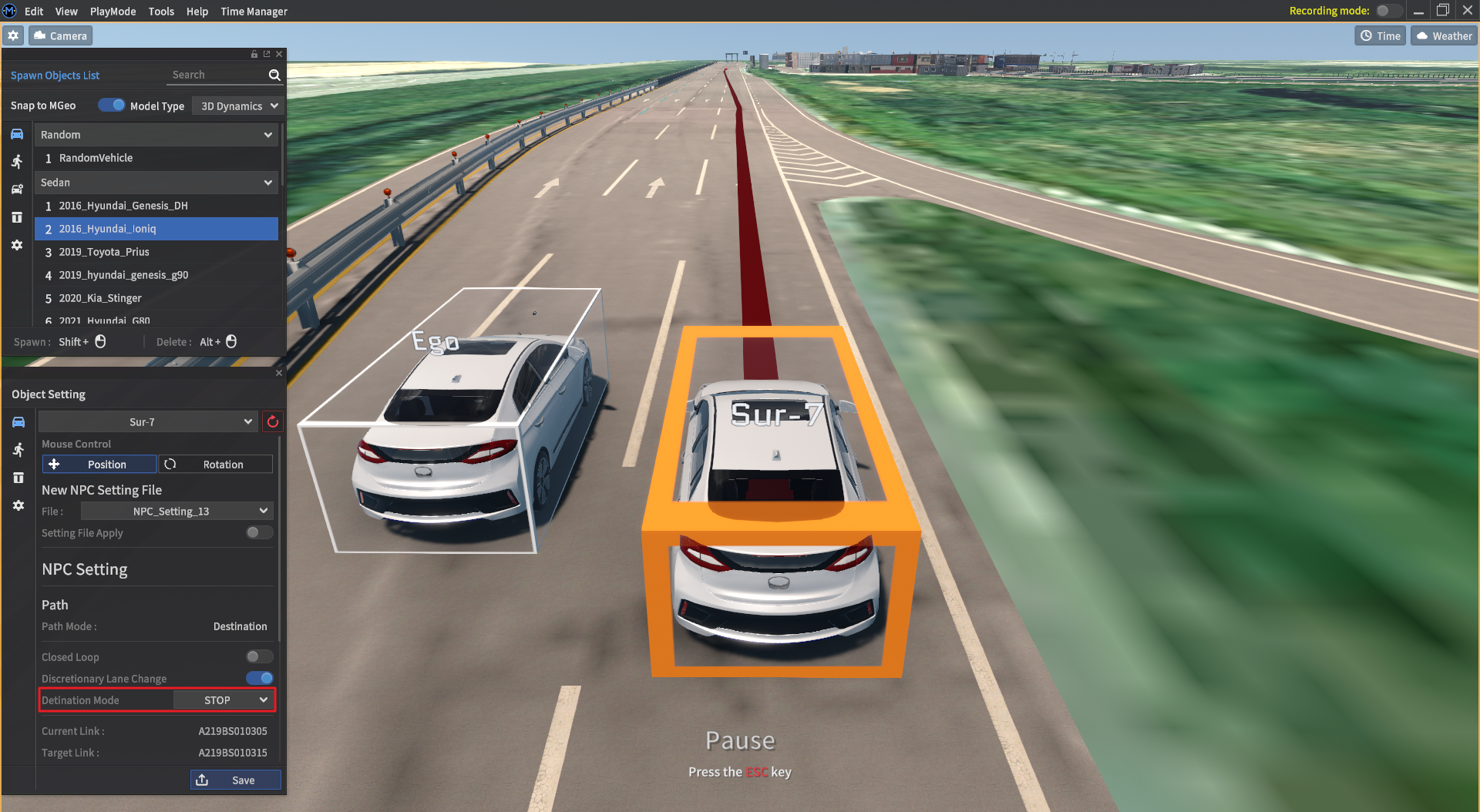Open the Time settings button
The image size is (1480, 812).
pos(1380,36)
